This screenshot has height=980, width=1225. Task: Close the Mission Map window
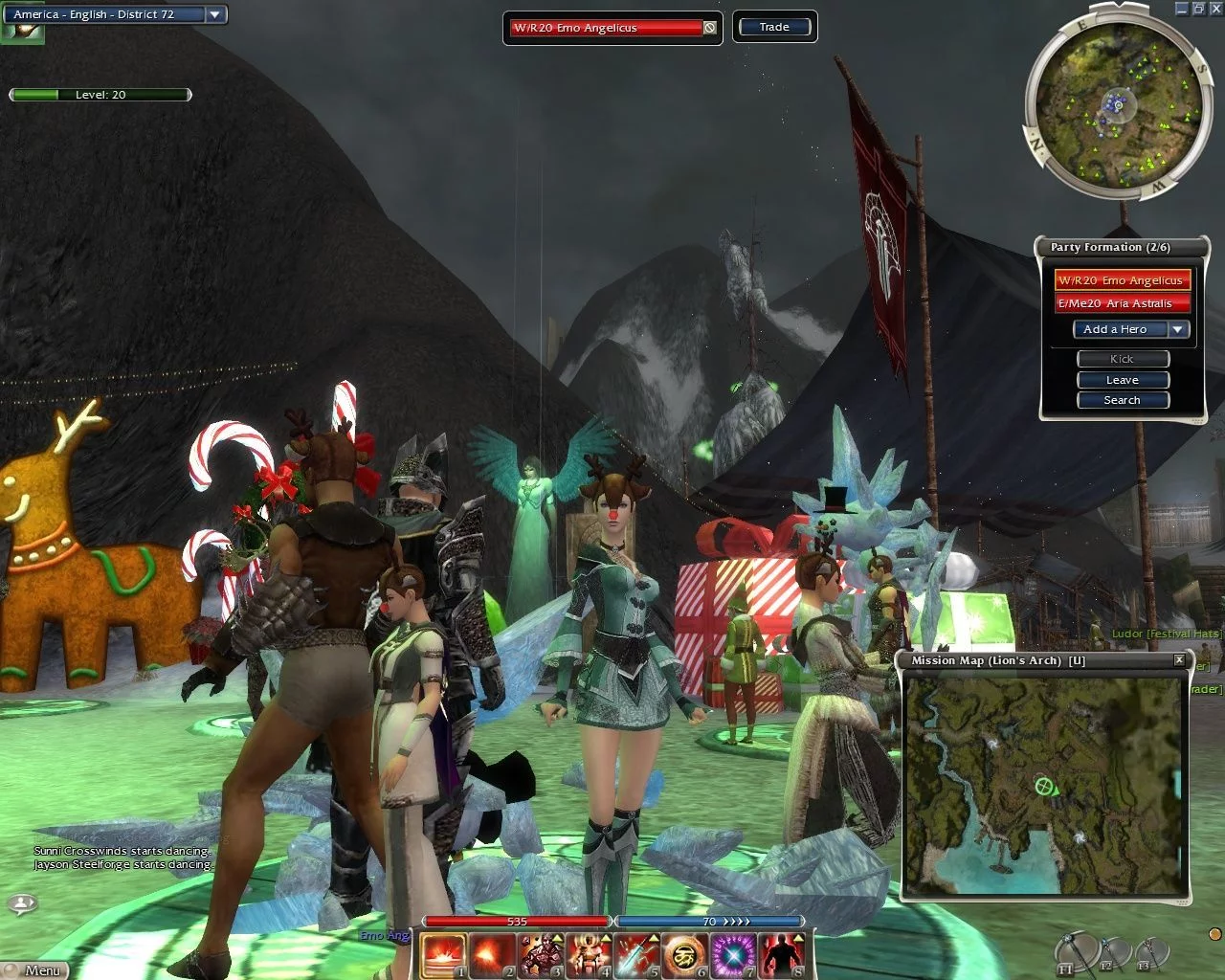[x=1179, y=660]
